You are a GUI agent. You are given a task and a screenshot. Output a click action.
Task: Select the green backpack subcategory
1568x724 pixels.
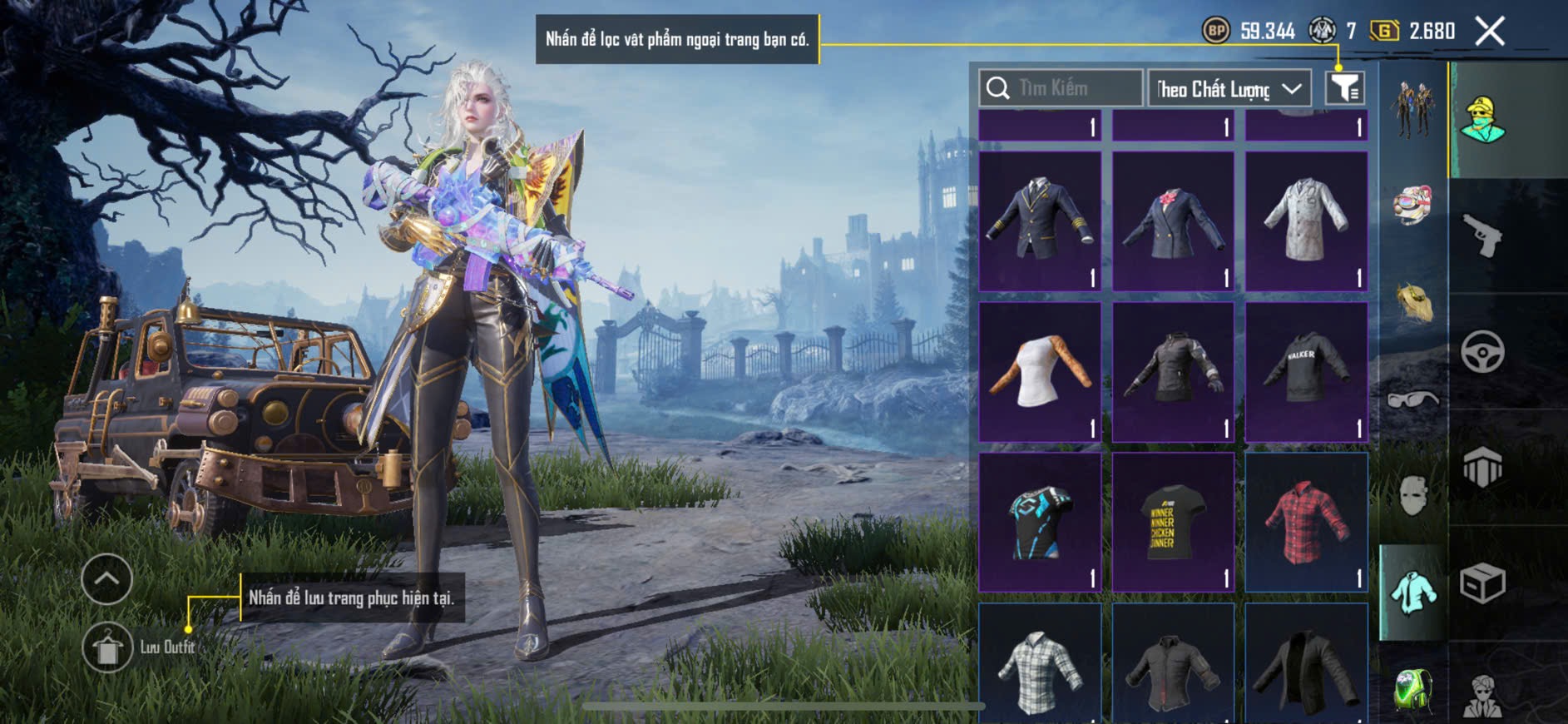click(1412, 688)
